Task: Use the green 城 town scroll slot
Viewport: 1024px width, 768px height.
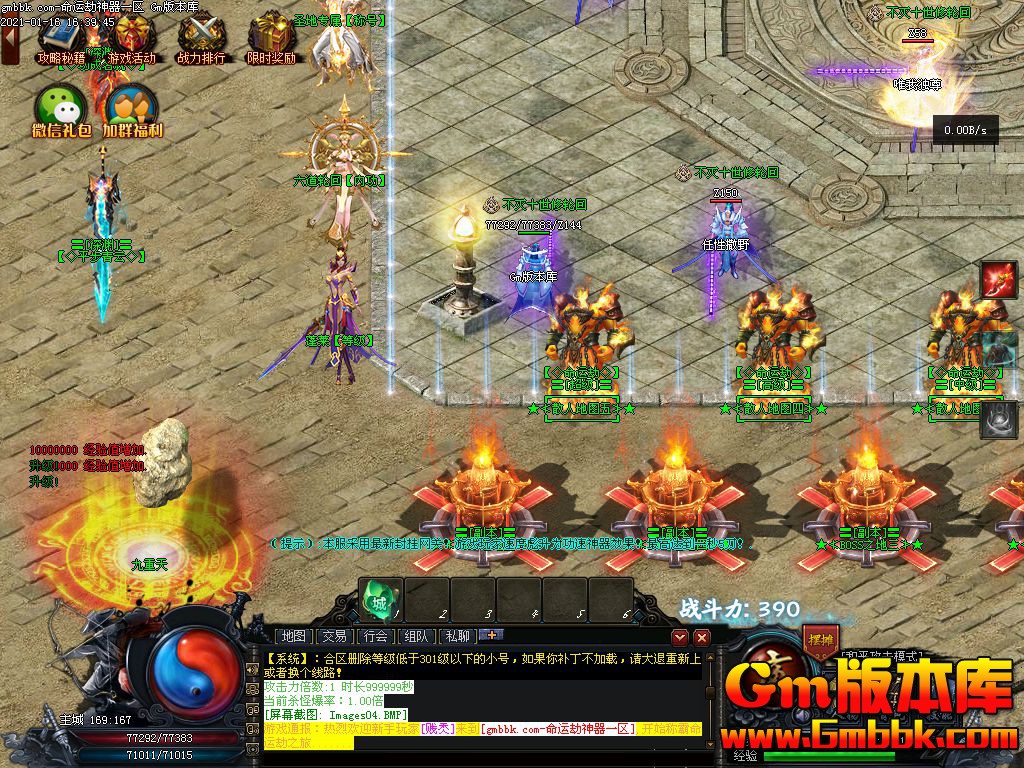Action: (381, 599)
